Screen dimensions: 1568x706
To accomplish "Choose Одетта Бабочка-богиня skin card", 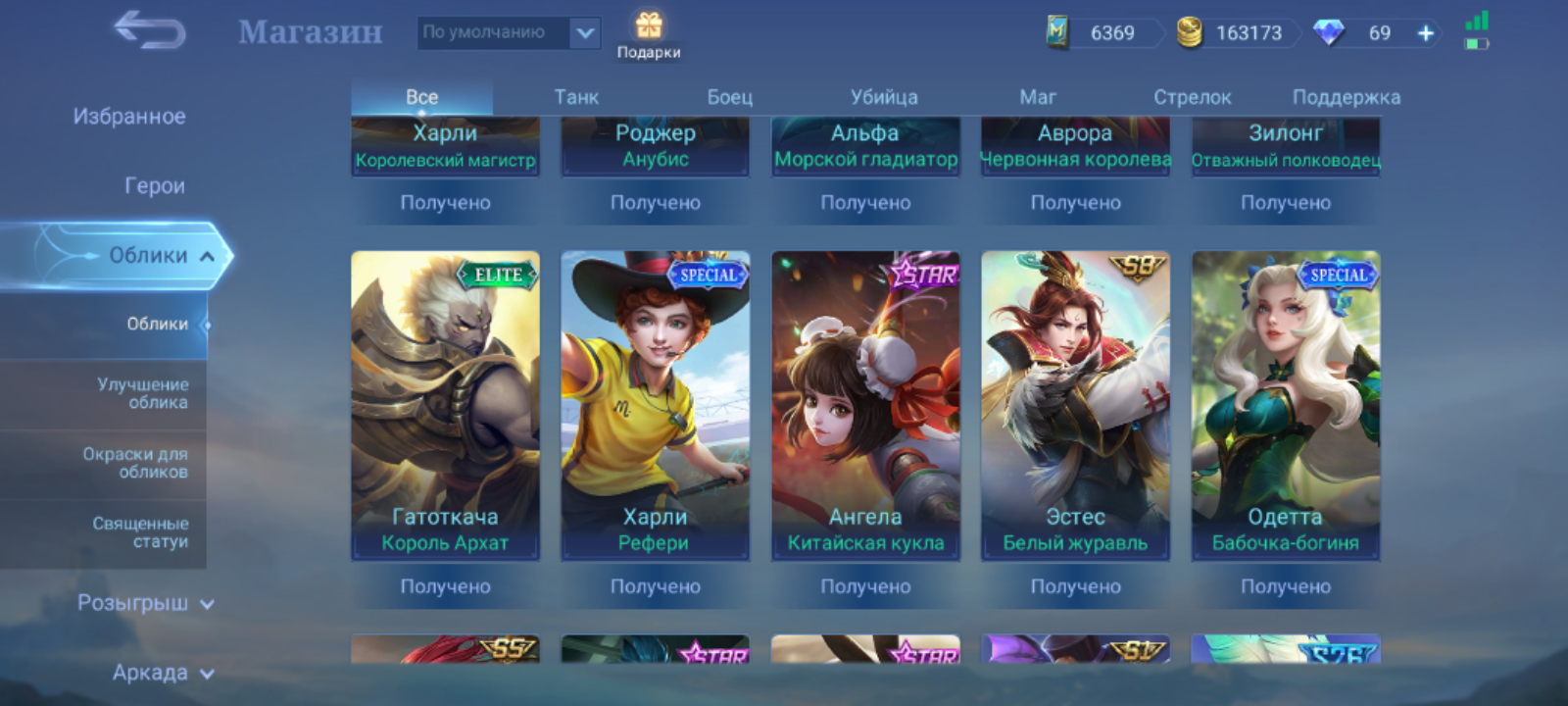I will point(1285,406).
